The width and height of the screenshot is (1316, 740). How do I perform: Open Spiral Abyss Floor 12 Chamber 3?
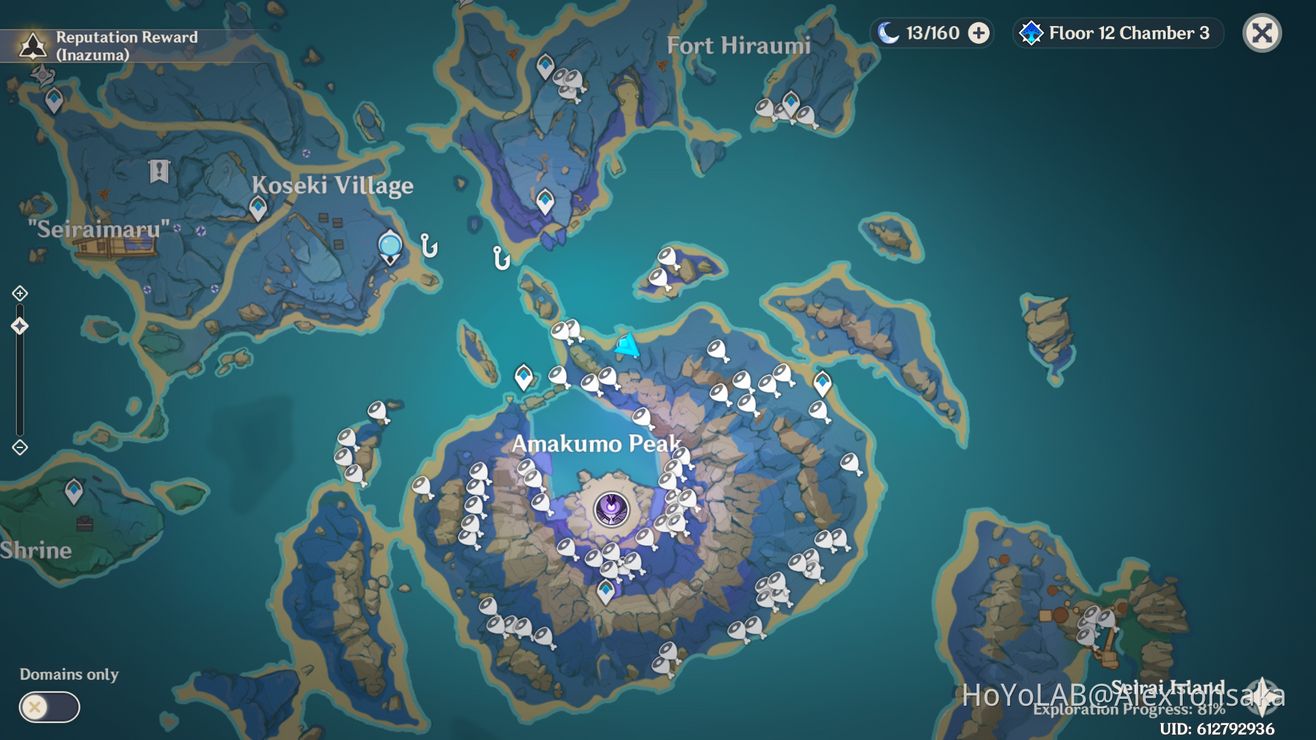pyautogui.click(x=1117, y=33)
